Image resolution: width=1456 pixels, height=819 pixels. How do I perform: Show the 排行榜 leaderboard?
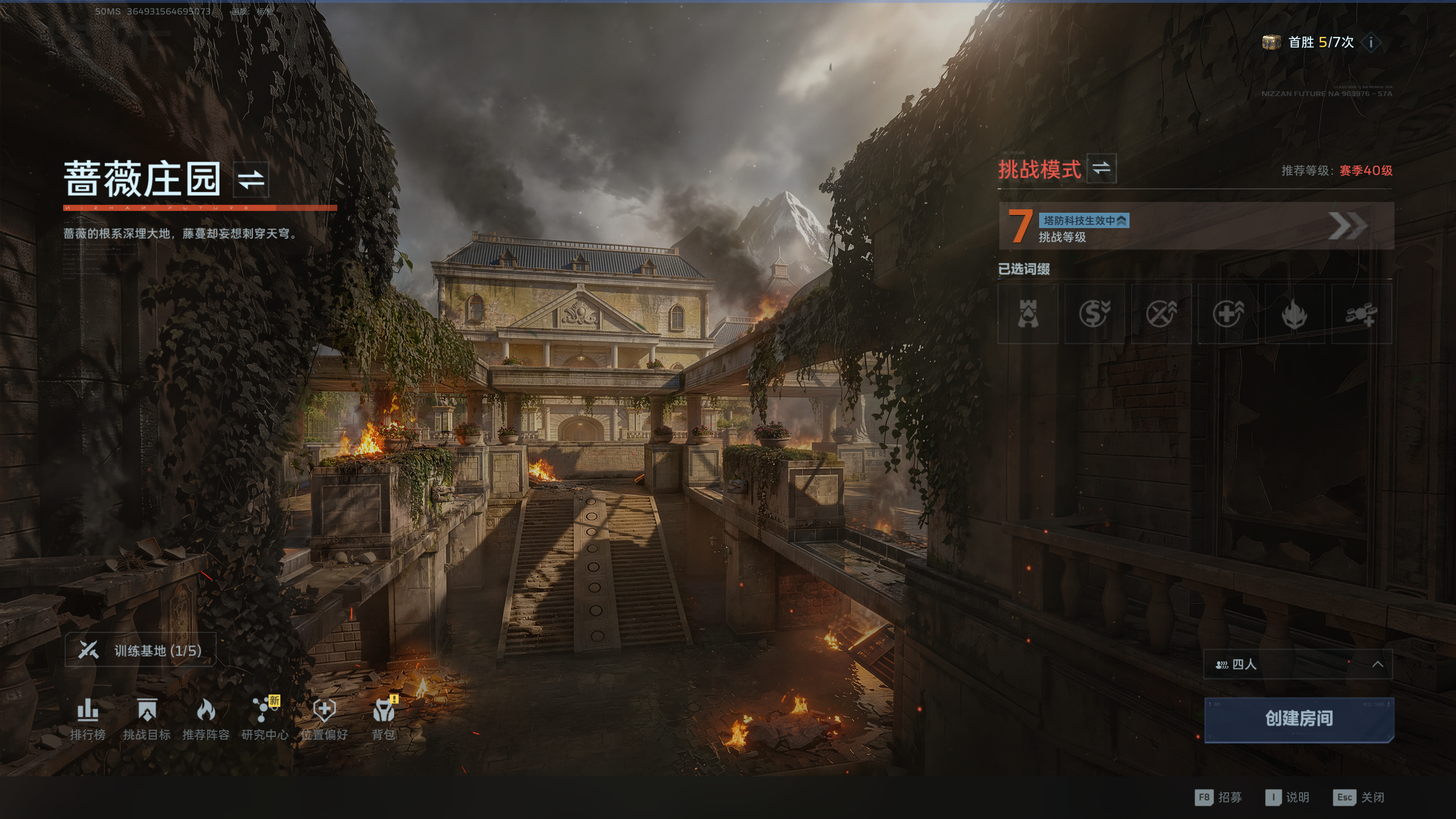point(88,719)
